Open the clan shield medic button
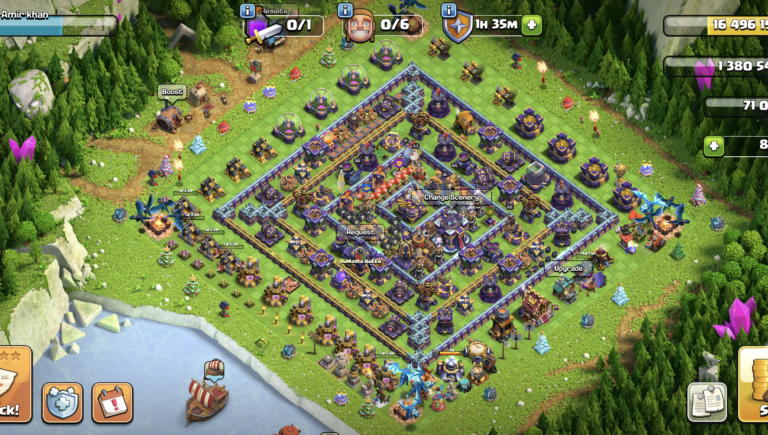 click(62, 401)
